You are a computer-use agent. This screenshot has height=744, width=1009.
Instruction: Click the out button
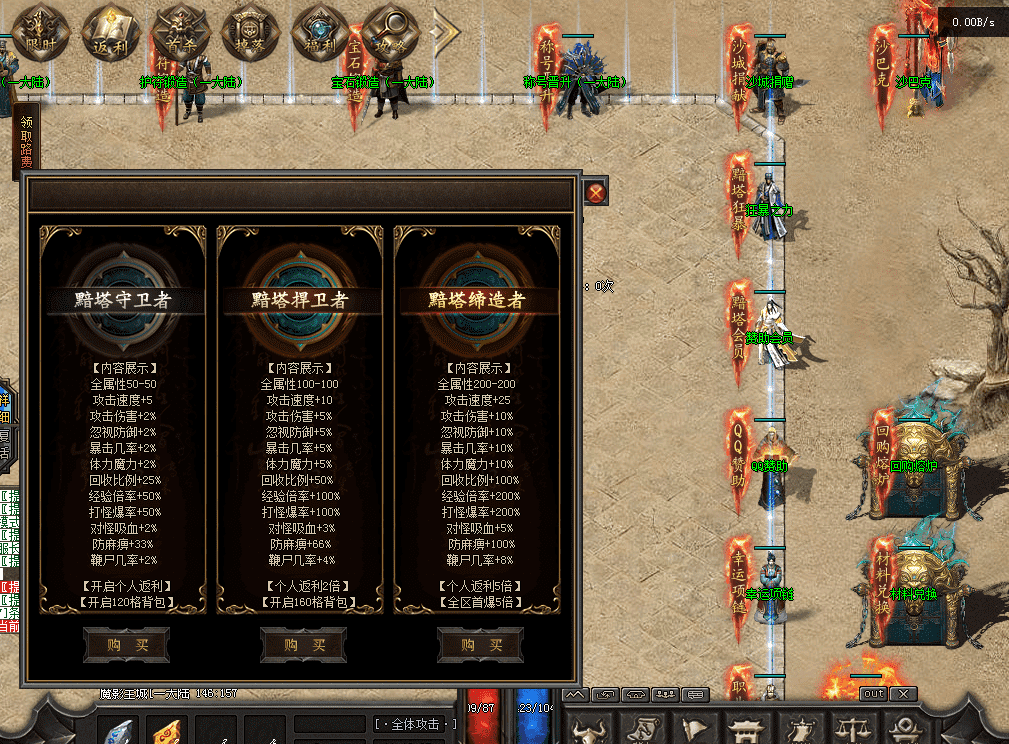click(x=873, y=693)
